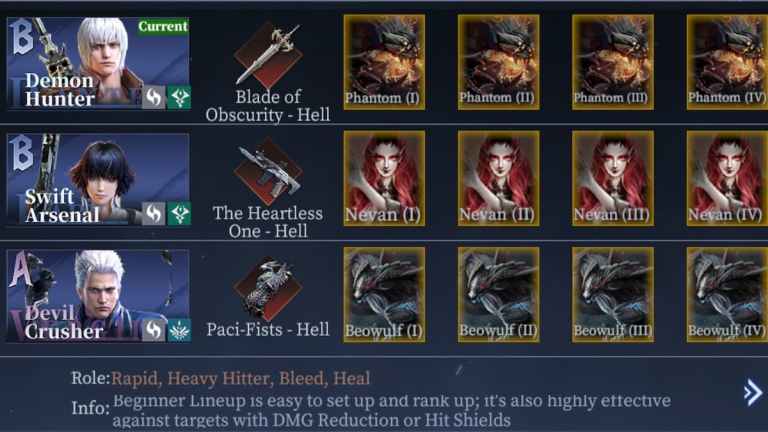Choose the Swift Arsenal character card

coord(98,180)
